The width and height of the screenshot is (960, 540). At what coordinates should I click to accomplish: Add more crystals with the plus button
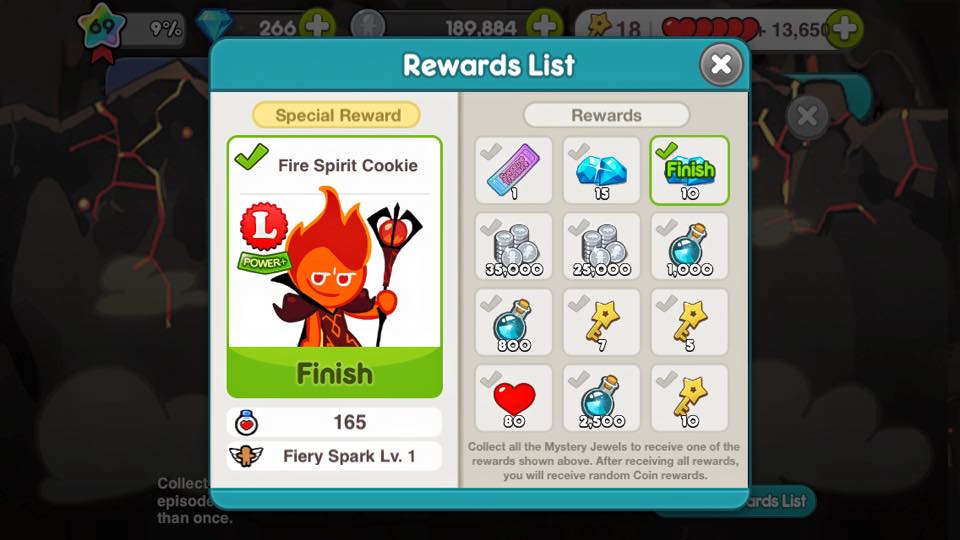coord(318,25)
